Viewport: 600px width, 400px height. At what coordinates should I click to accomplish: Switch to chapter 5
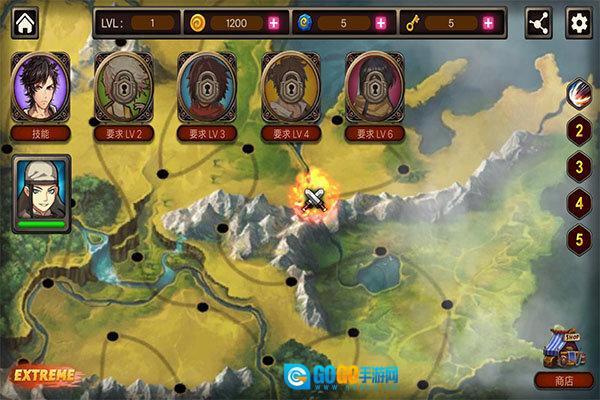(x=577, y=239)
